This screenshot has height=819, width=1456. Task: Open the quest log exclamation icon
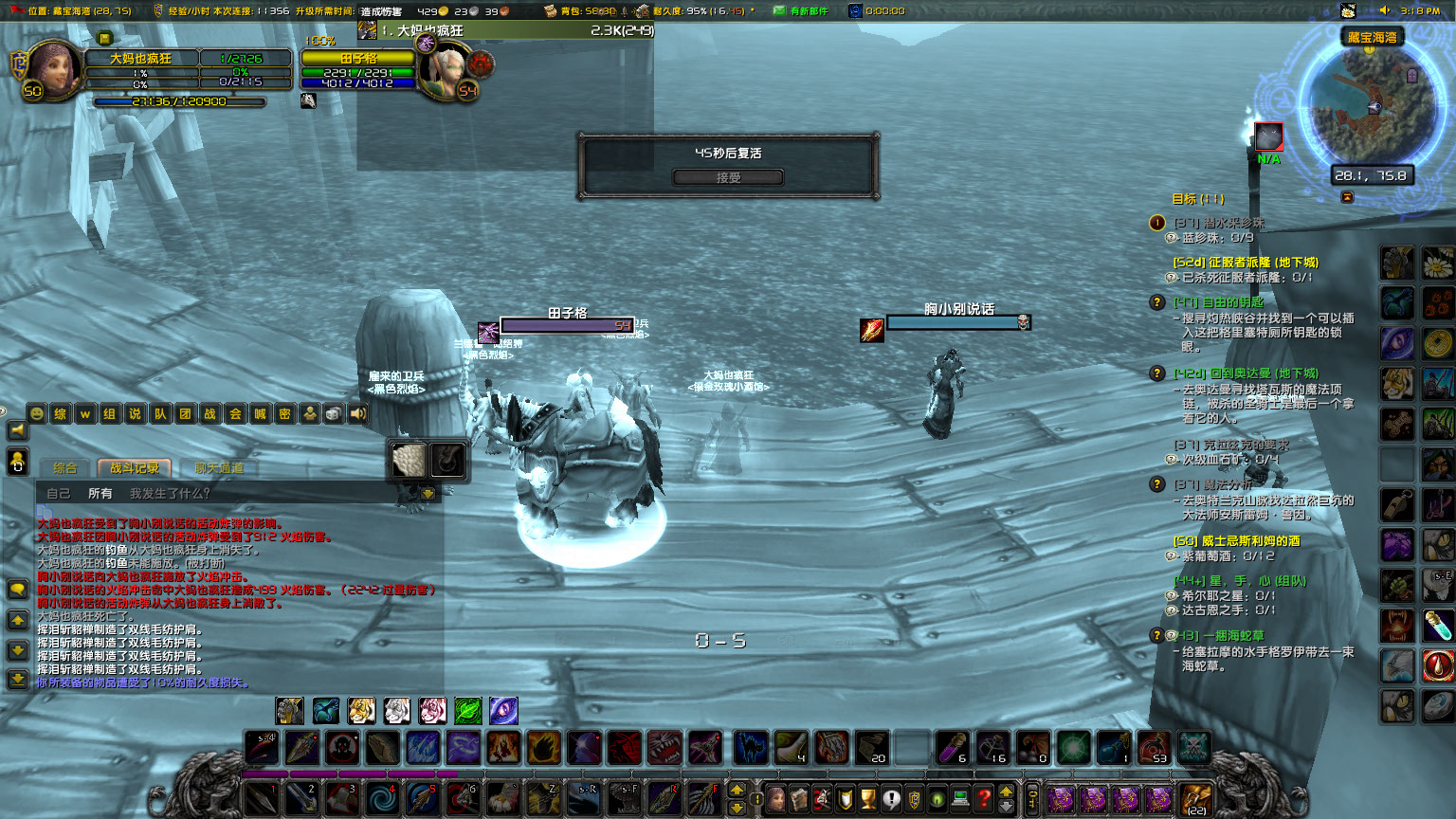[x=891, y=799]
